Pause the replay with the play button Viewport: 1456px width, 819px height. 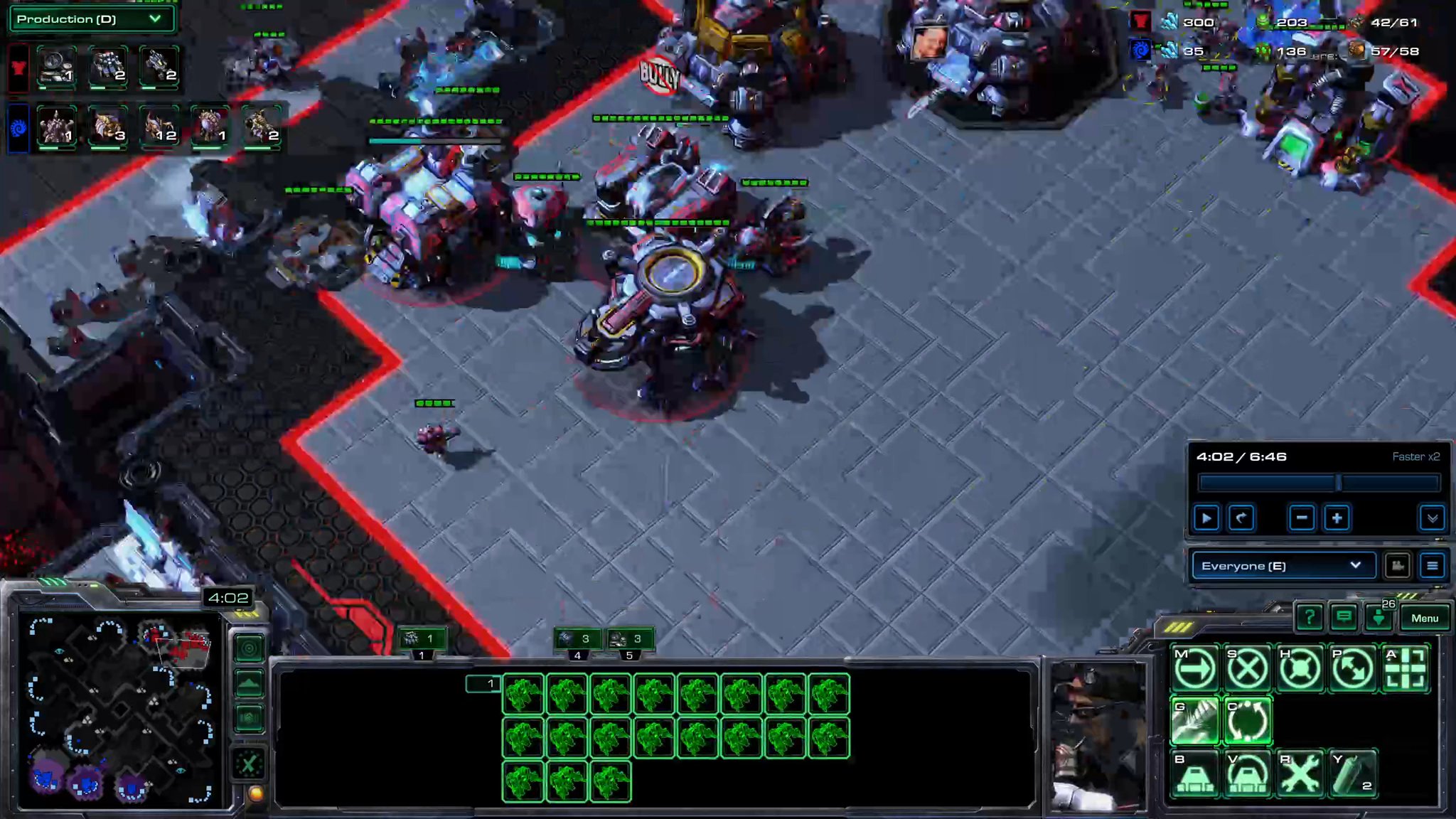(x=1206, y=518)
